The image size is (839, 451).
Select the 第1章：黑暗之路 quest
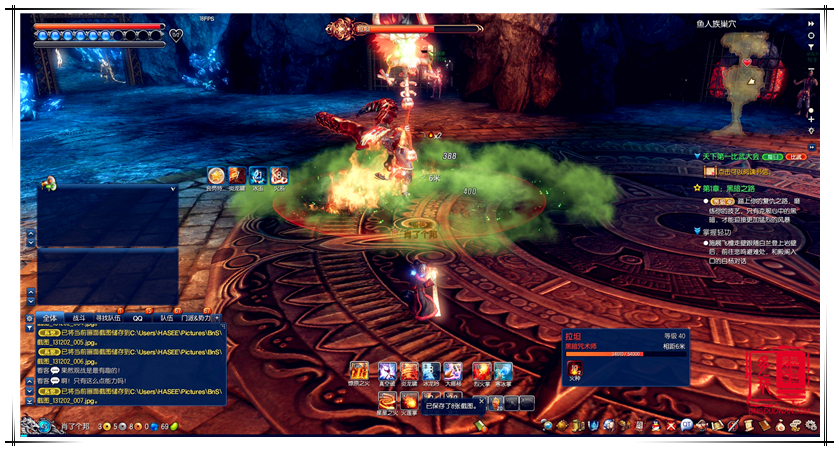738,187
